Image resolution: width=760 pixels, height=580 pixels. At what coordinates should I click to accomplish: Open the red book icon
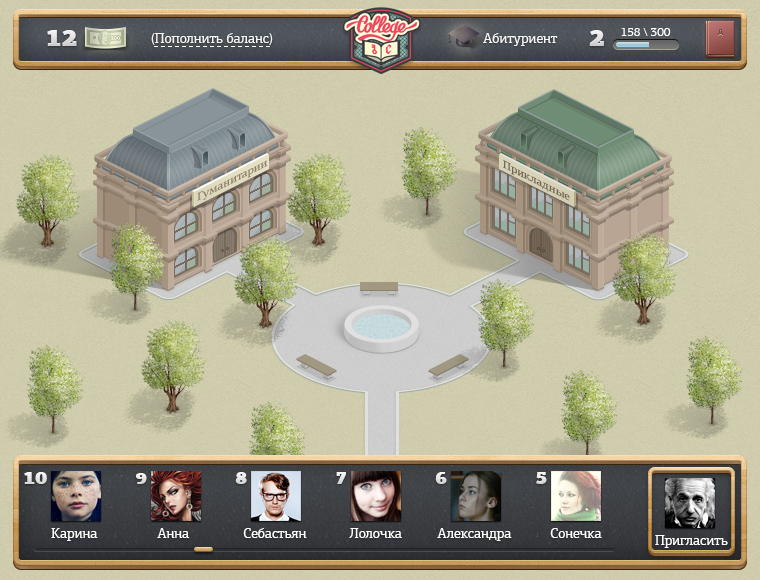[720, 40]
